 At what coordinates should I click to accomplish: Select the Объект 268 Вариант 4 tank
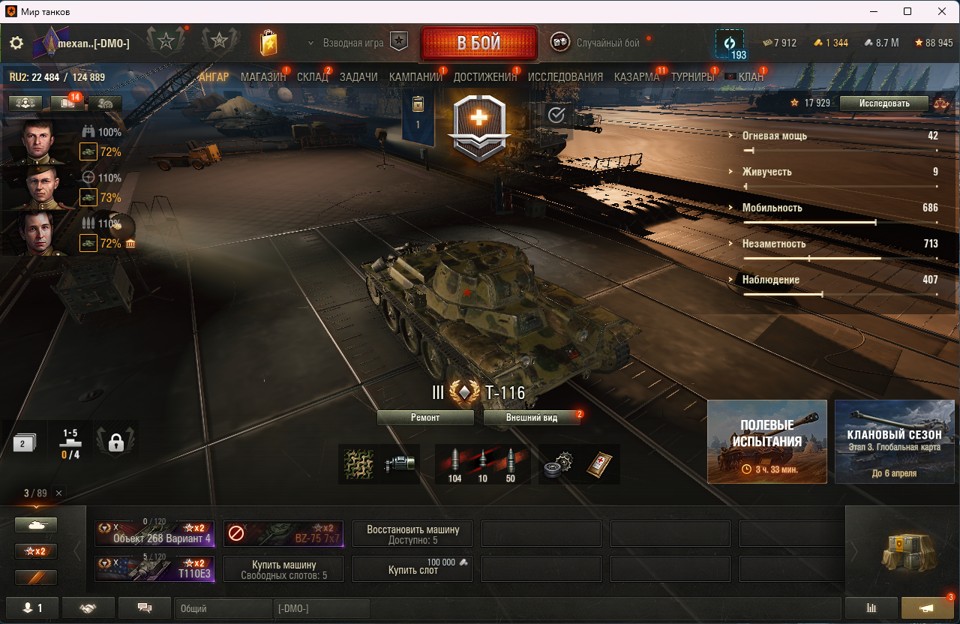pos(155,533)
